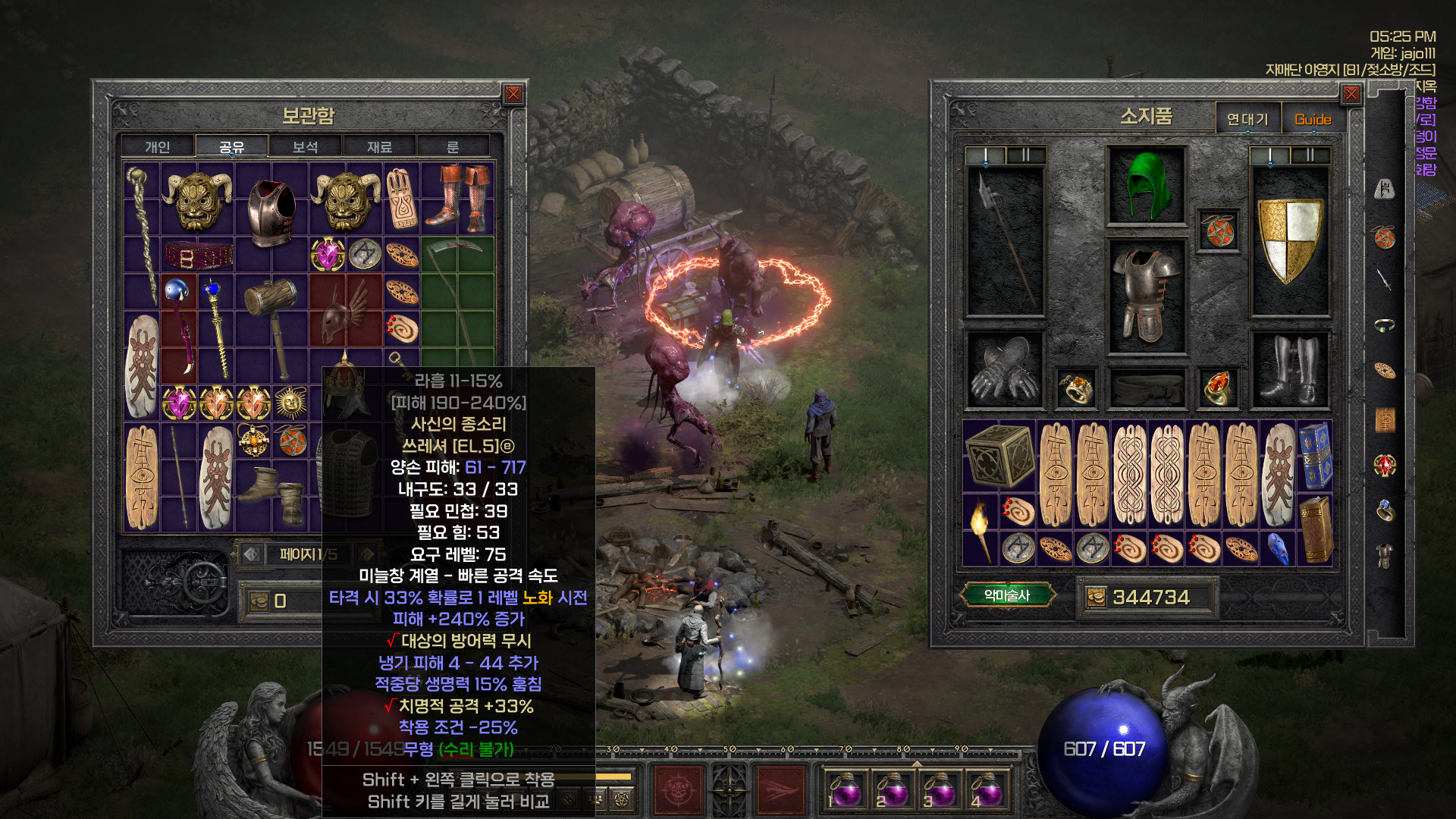Screen dimensions: 1456x819
Task: Pick the Horadric Cube in inventory
Action: [x=999, y=455]
